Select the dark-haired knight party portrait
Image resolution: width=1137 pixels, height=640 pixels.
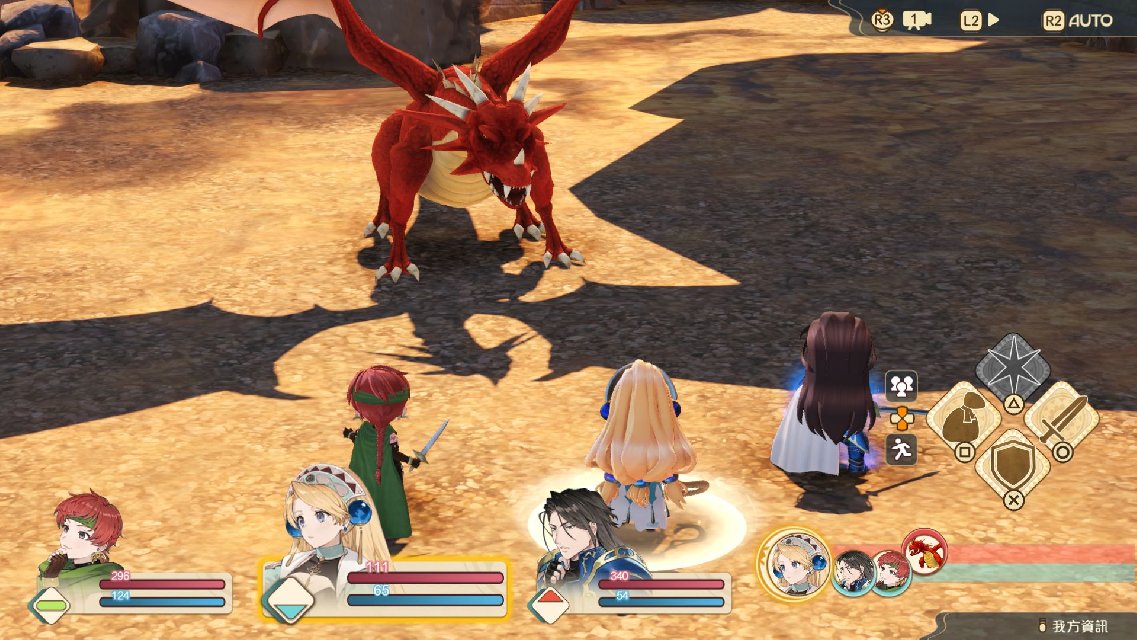(580, 530)
